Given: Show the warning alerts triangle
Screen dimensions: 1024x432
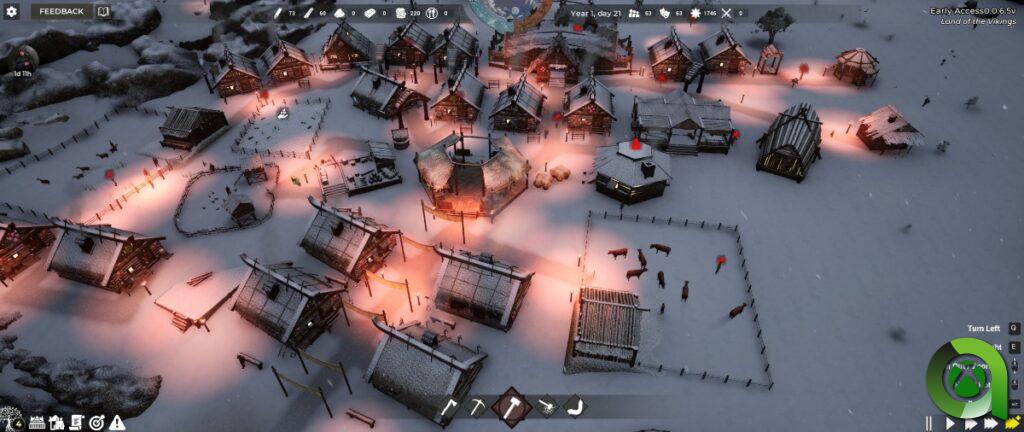Looking at the screenshot, I should pyautogui.click(x=117, y=422).
